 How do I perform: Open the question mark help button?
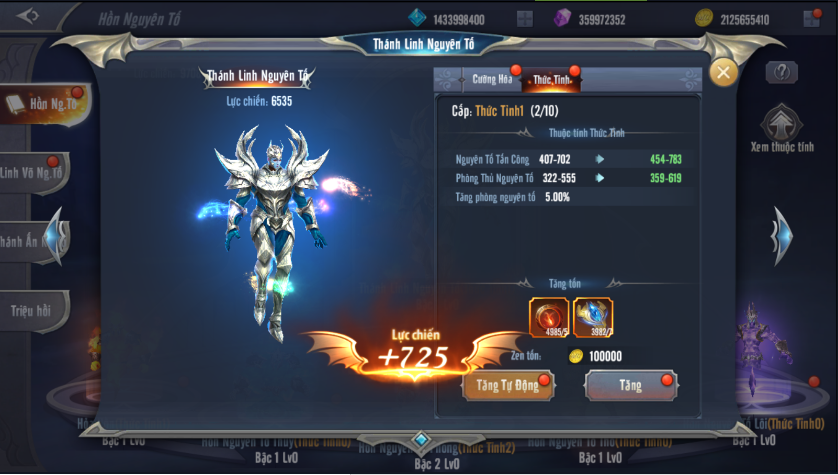[x=781, y=72]
